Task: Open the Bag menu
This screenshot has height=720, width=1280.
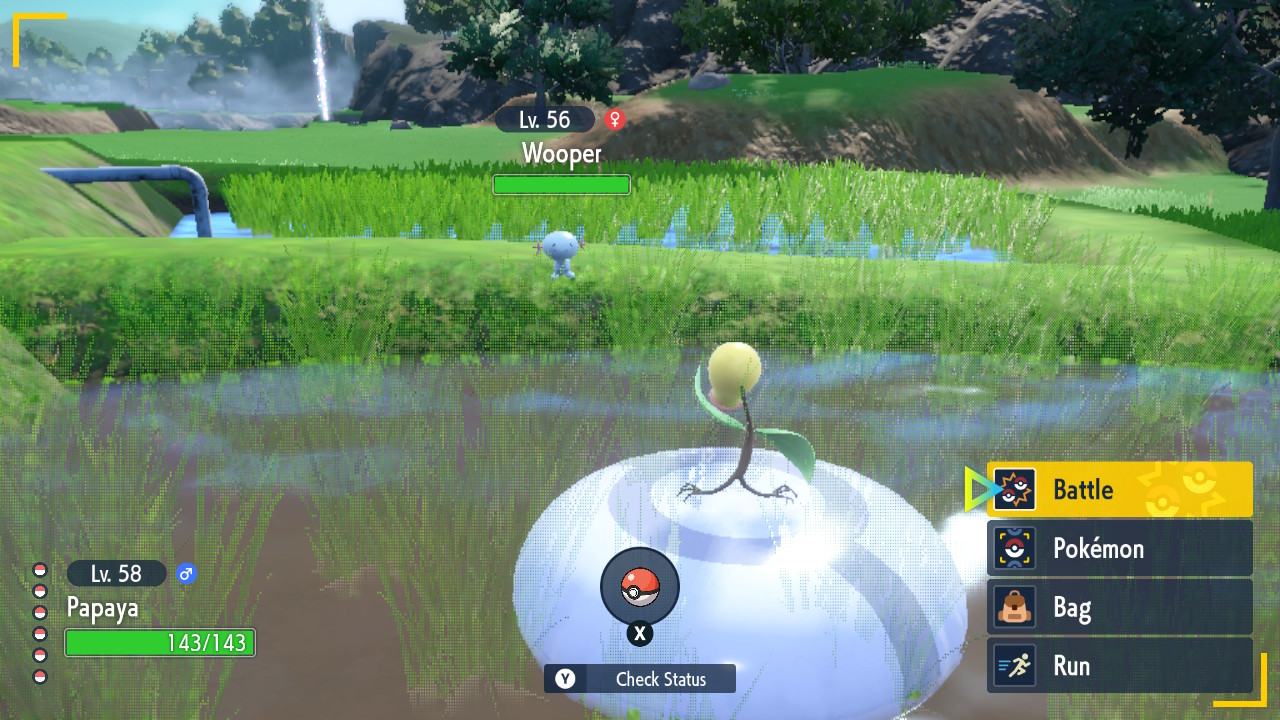Action: pos(1119,607)
